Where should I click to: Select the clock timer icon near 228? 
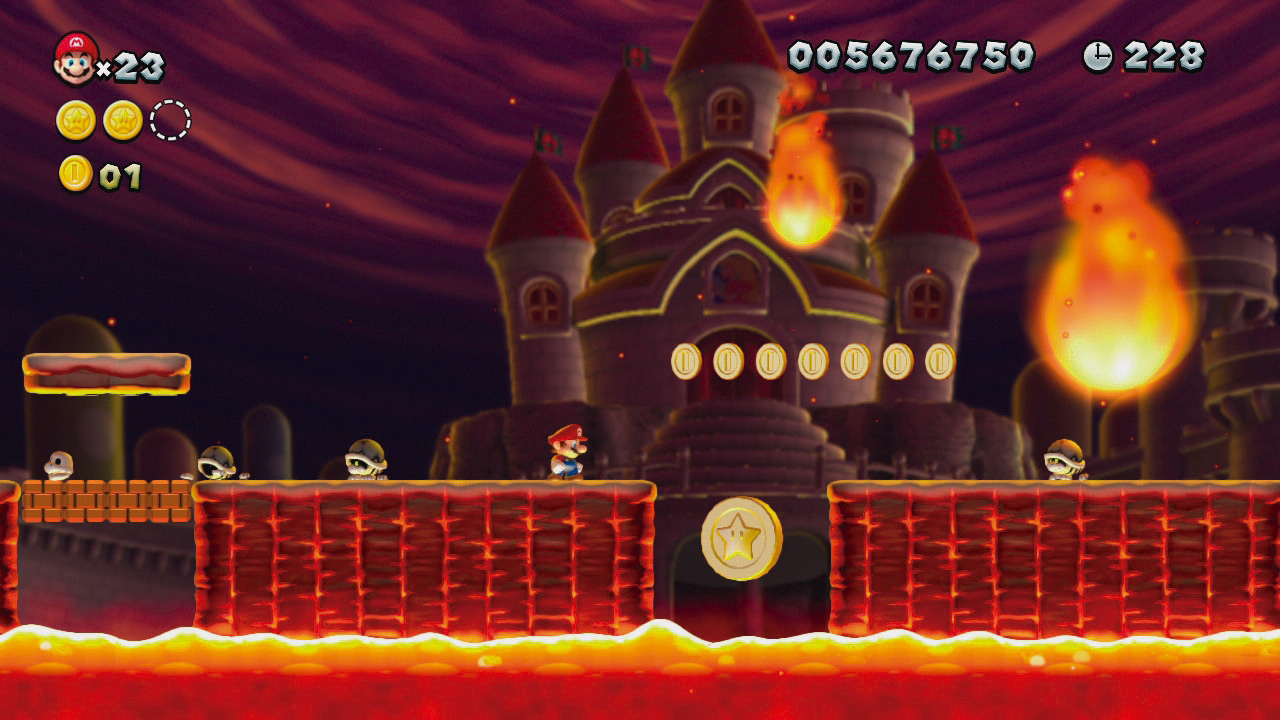pos(1096,57)
